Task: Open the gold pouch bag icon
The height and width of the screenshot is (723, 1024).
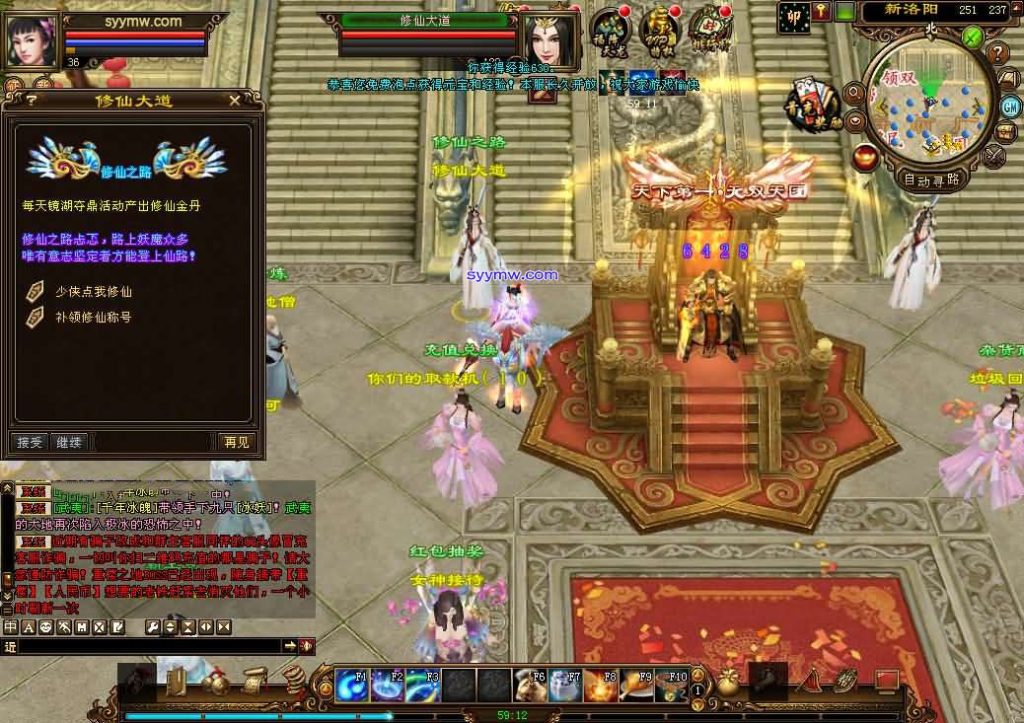Action: [727, 684]
